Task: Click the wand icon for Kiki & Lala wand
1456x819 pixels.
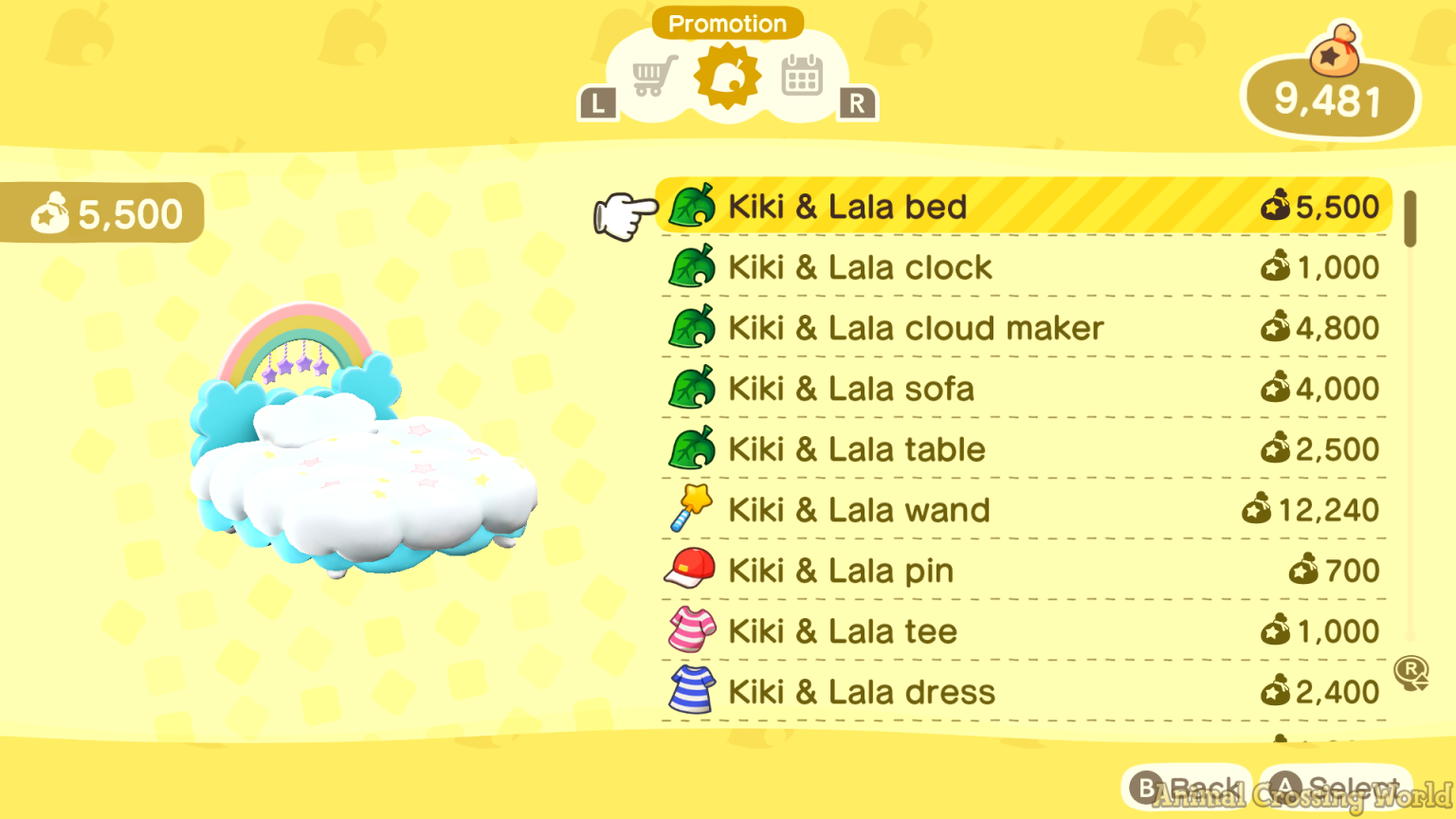Action: coord(691,509)
